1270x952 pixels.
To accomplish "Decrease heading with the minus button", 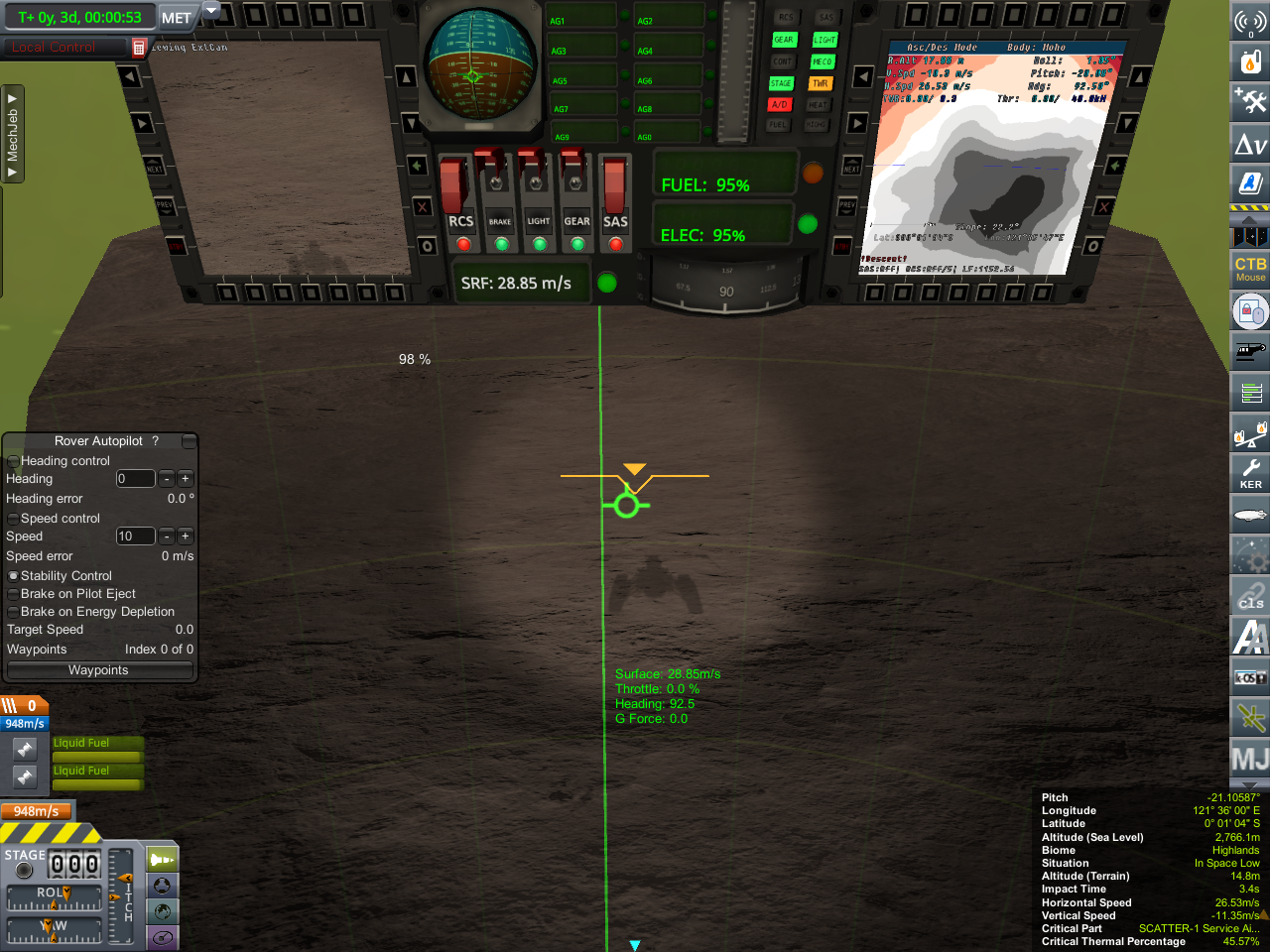I will tap(167, 479).
